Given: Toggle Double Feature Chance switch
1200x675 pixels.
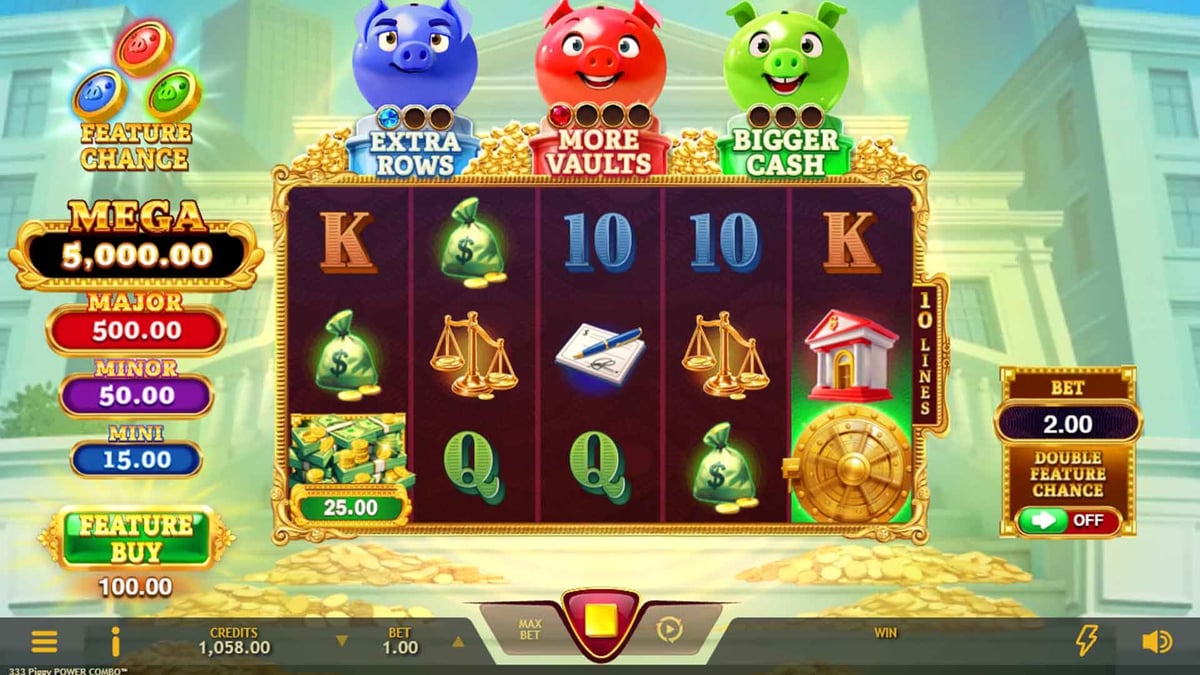Looking at the screenshot, I should 1068,521.
